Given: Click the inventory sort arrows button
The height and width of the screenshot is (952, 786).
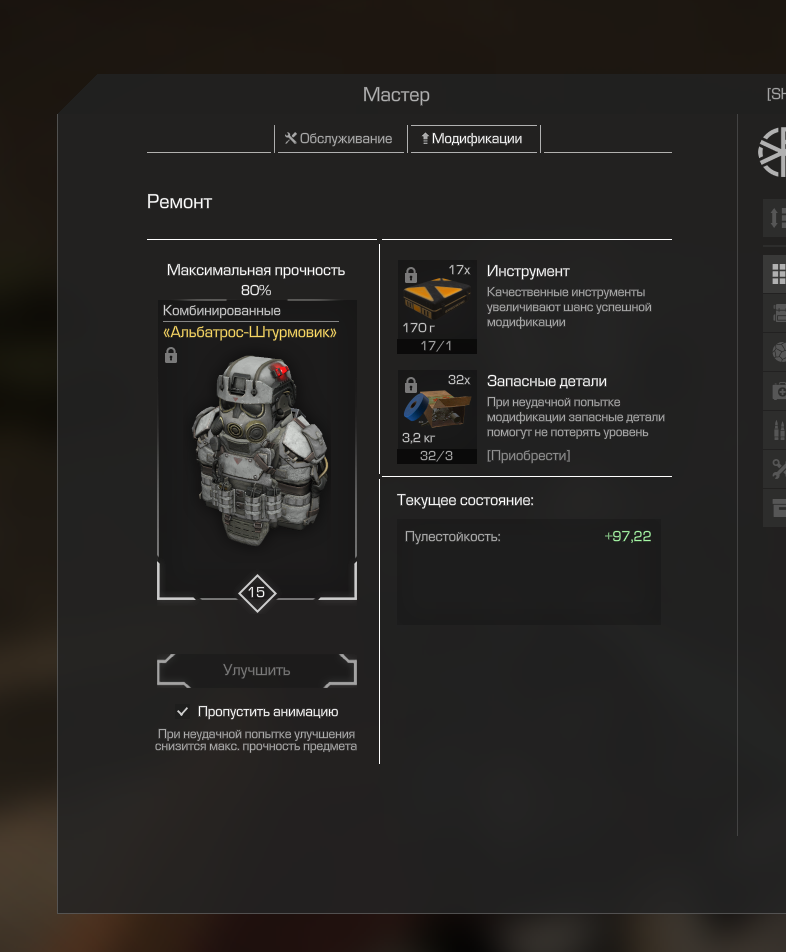Looking at the screenshot, I should pyautogui.click(x=777, y=217).
